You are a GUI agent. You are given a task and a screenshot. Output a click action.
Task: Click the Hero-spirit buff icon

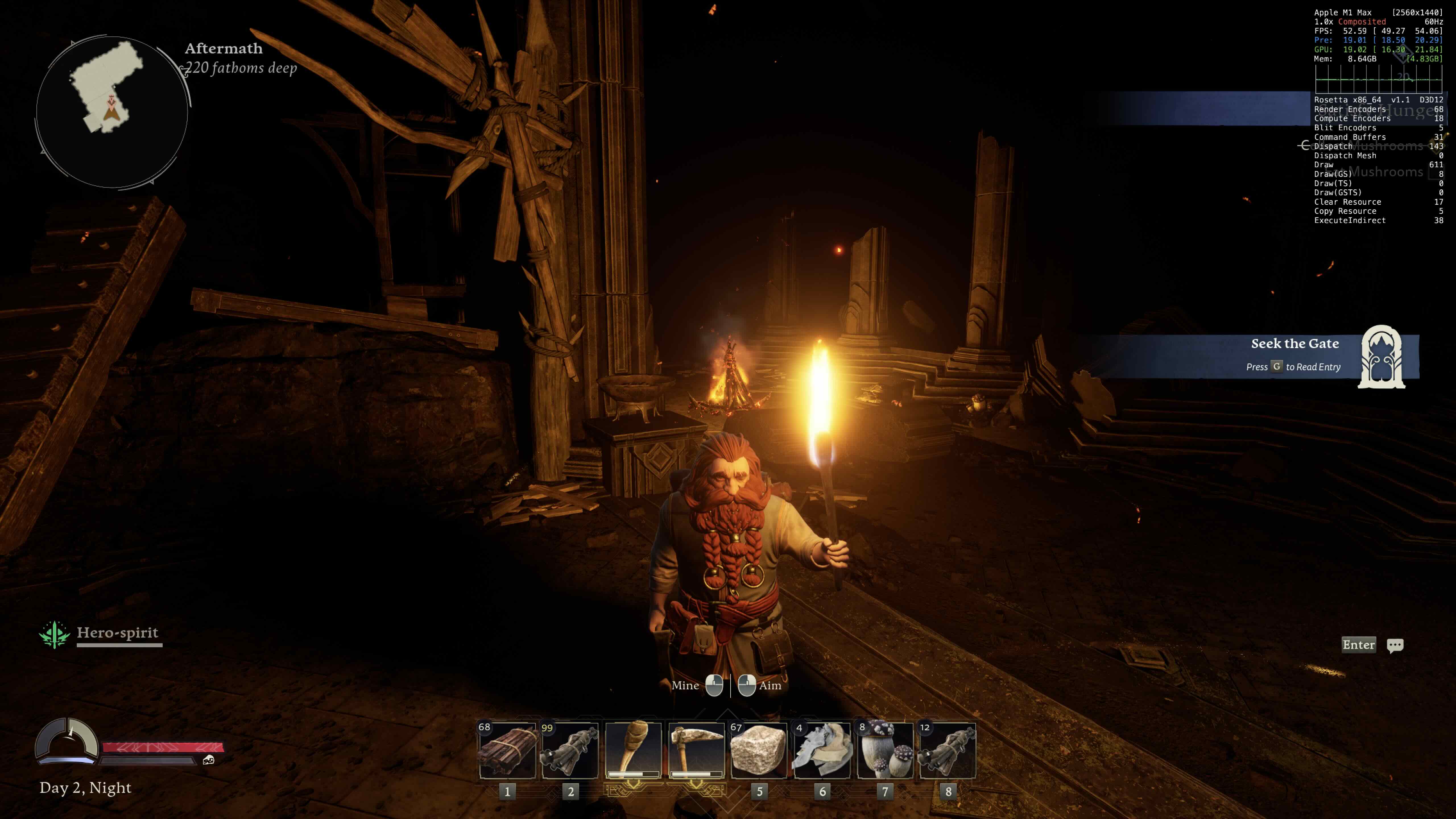point(54,634)
